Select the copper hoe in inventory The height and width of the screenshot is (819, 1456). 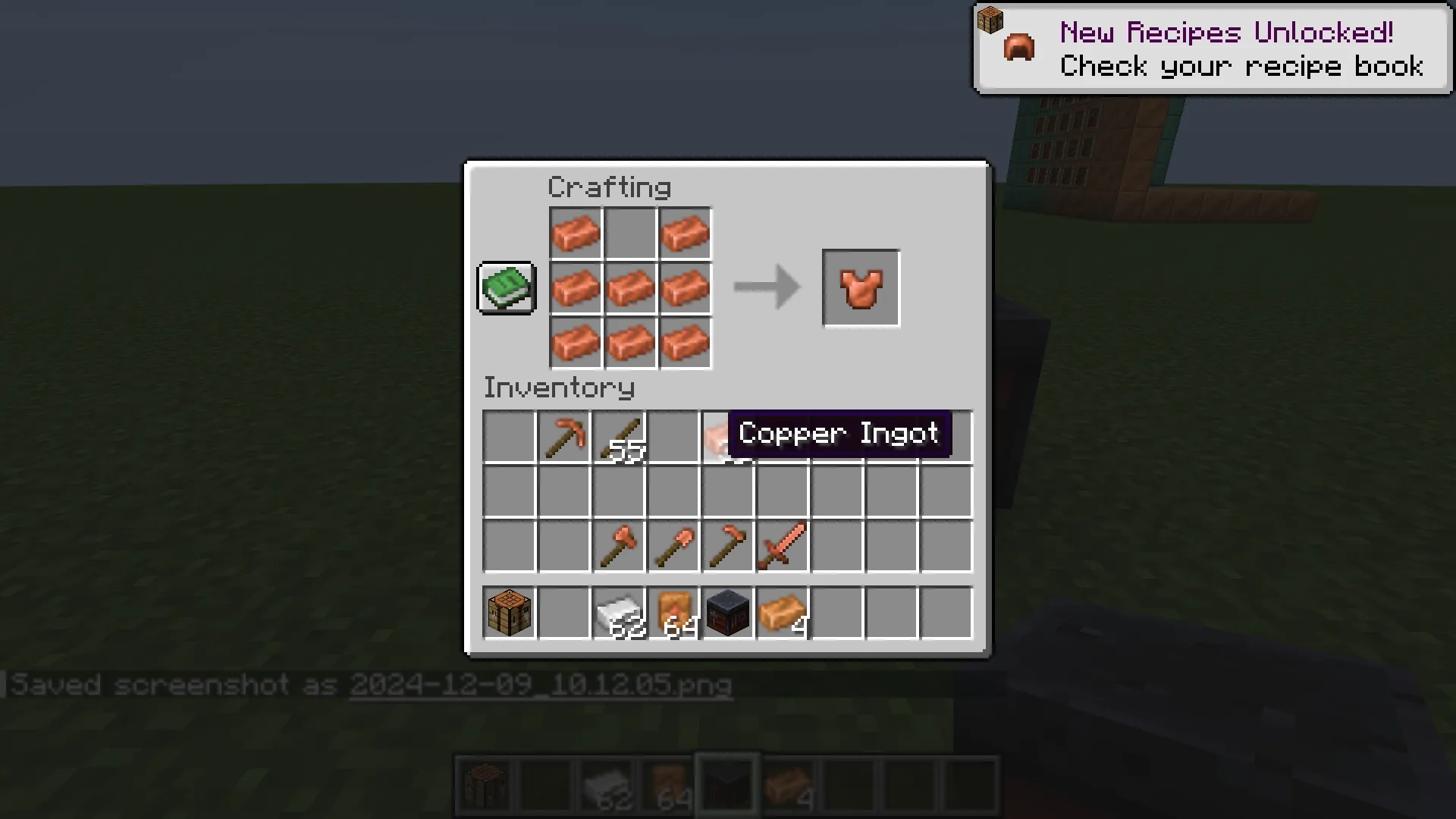[x=727, y=548]
